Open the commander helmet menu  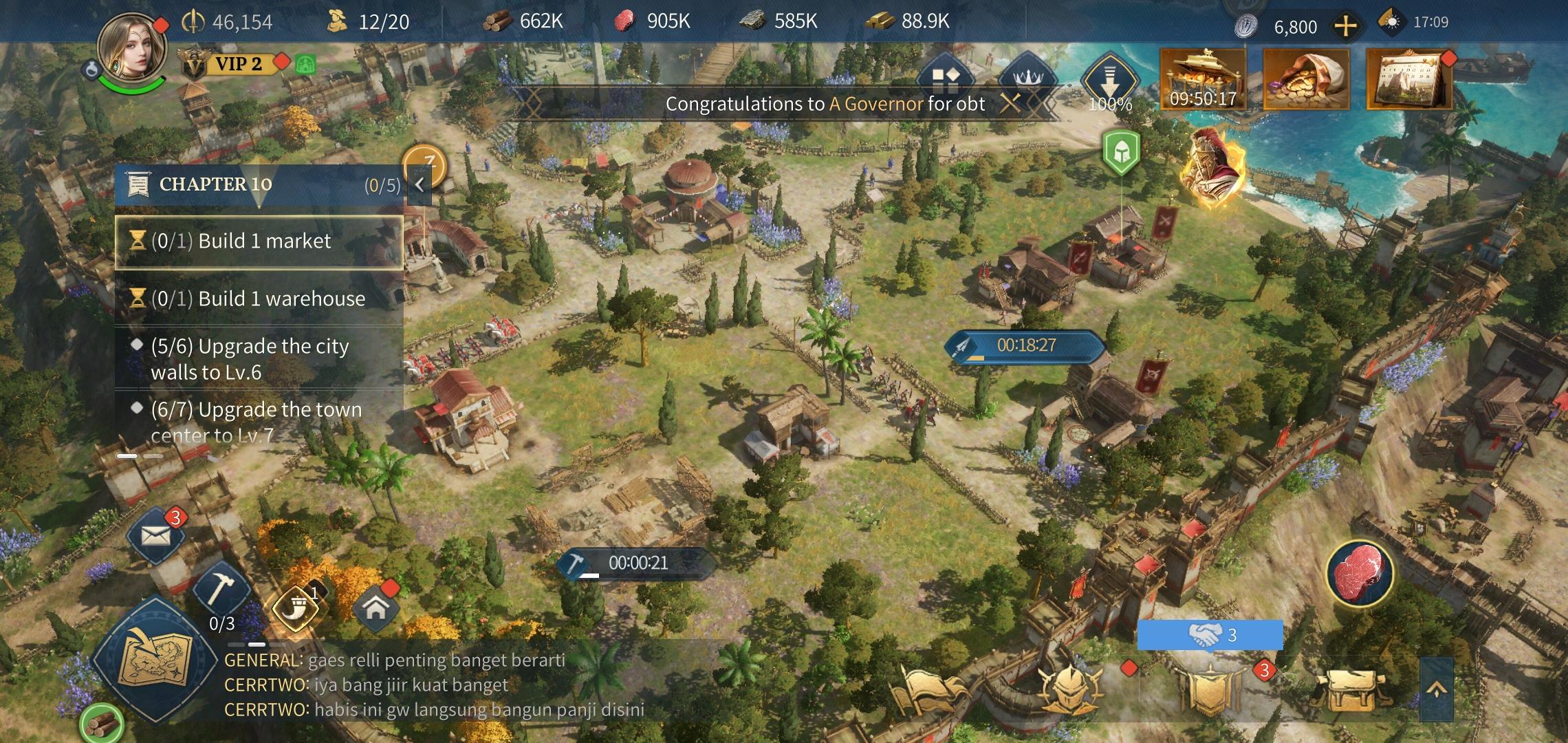pyautogui.click(x=1071, y=688)
